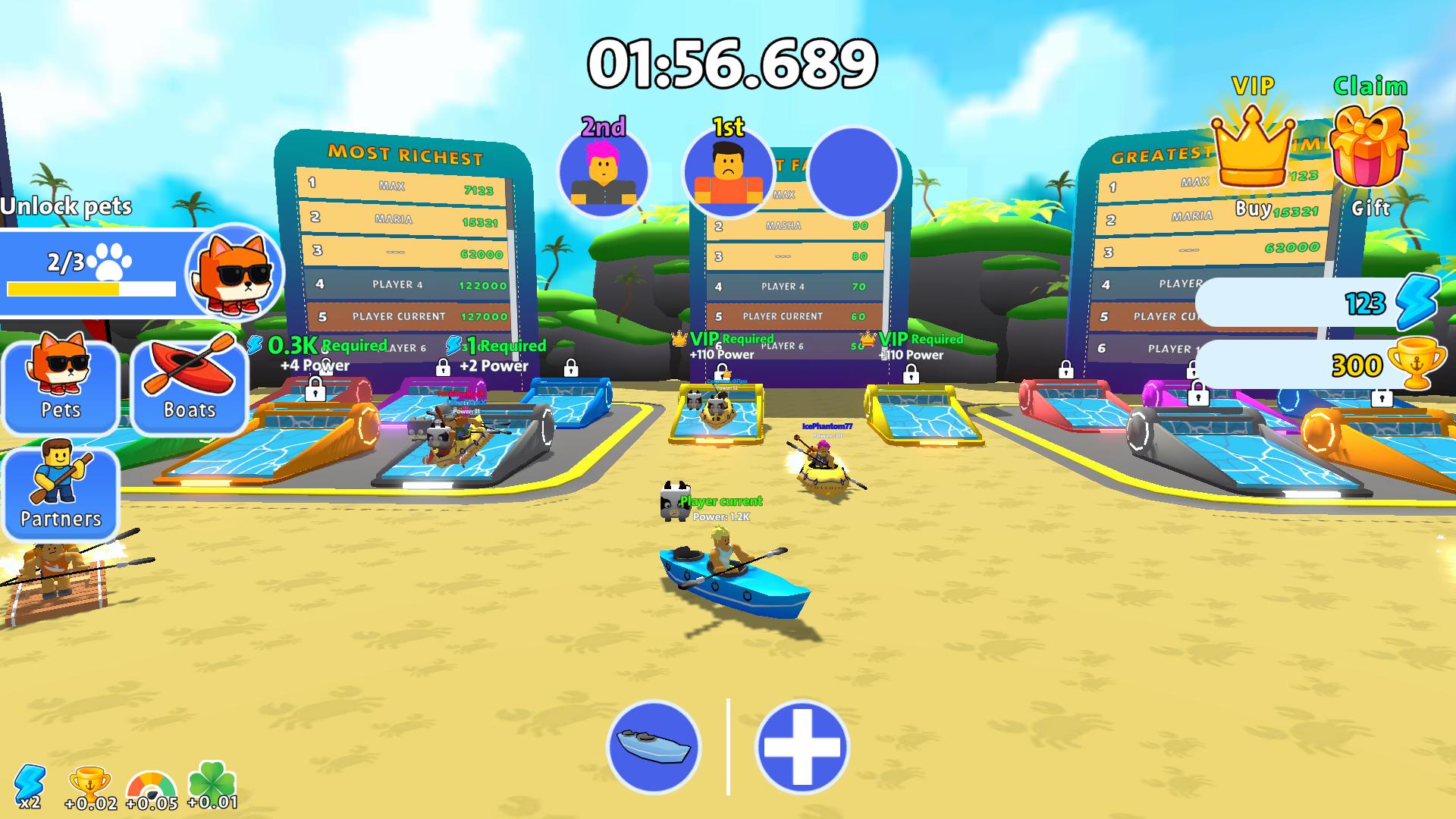Click the sunglasses fox pet avatar near the progress bar

[x=233, y=275]
